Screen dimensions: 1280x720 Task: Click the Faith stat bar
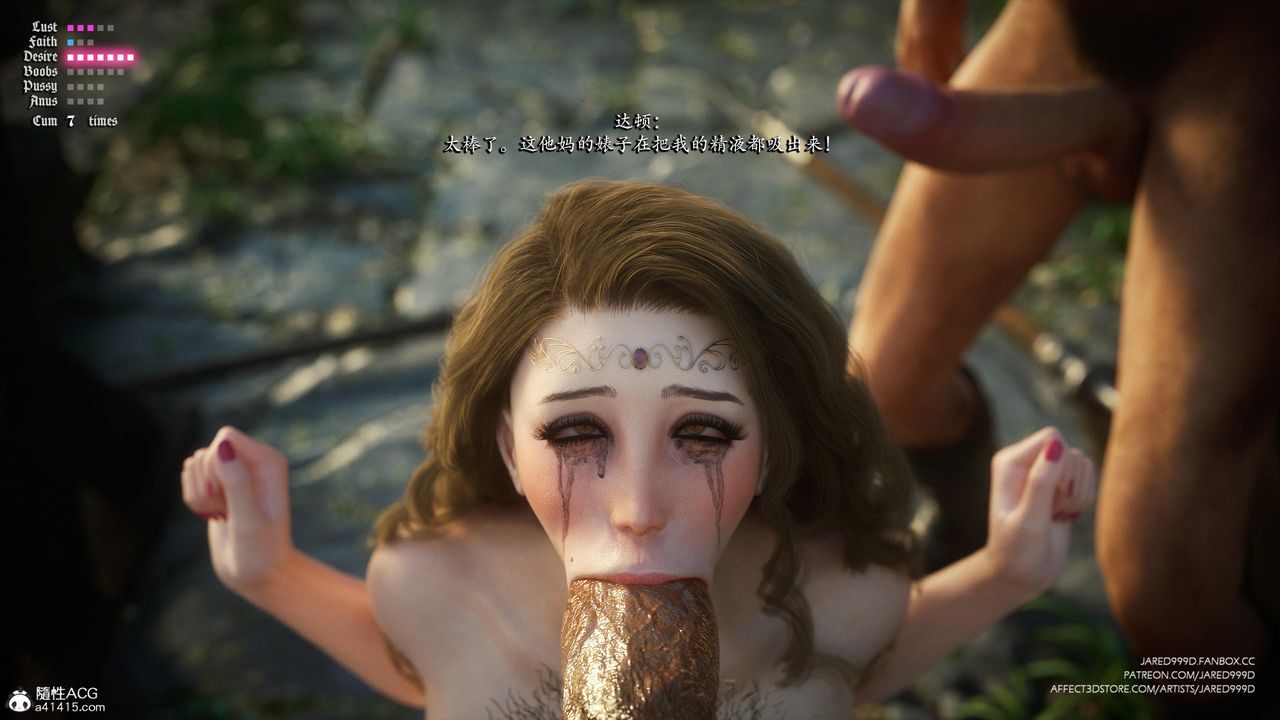point(81,42)
